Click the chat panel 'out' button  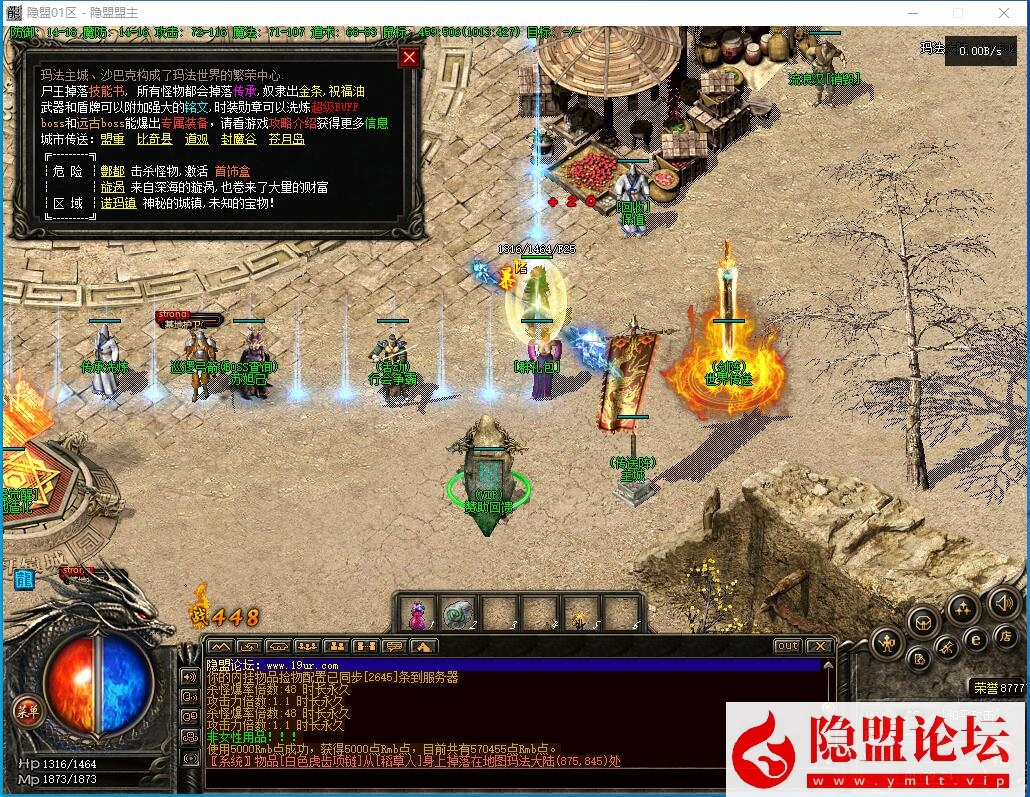coord(788,646)
